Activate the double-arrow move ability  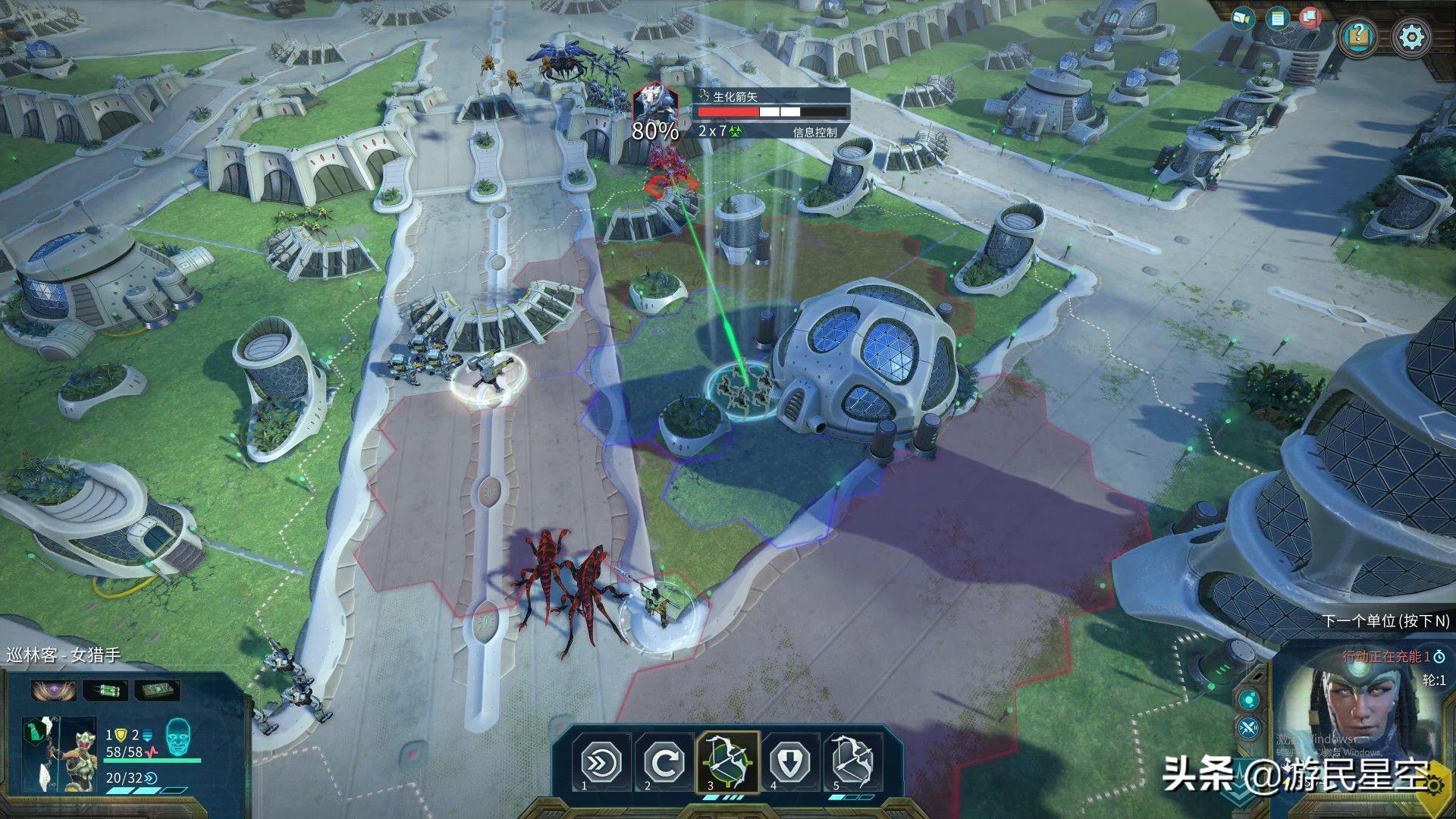(601, 761)
